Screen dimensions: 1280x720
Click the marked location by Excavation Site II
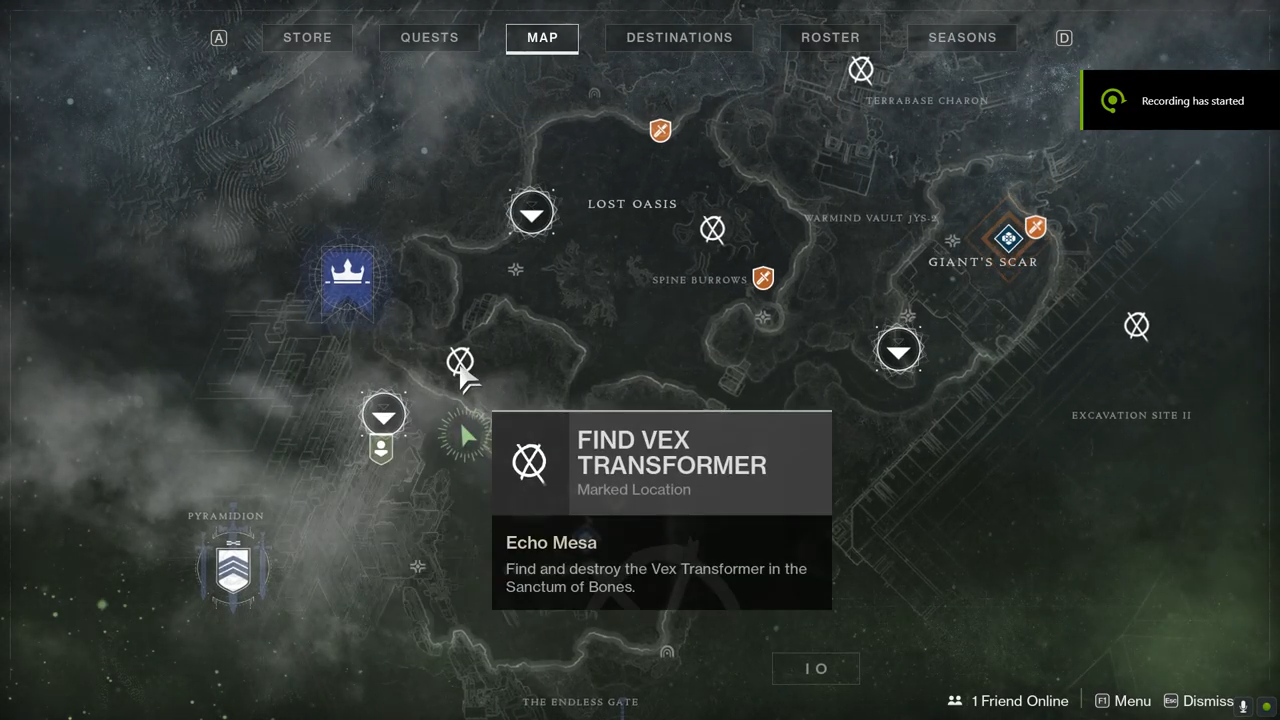(x=1136, y=325)
